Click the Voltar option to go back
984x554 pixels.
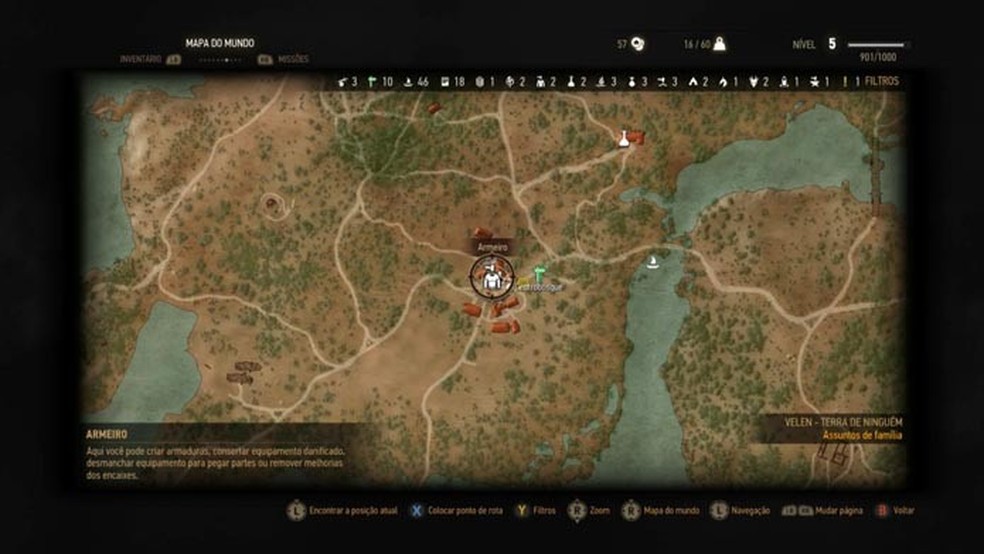895,511
